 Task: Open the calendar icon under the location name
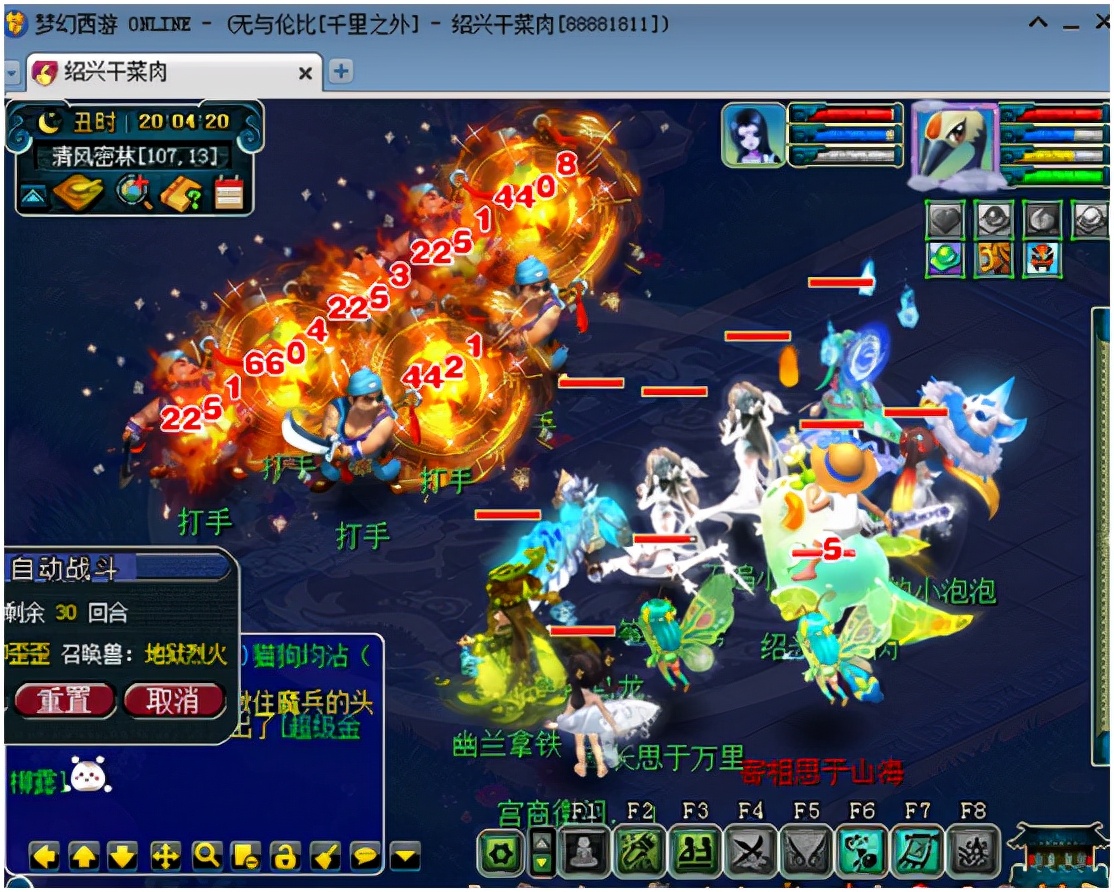(x=229, y=192)
